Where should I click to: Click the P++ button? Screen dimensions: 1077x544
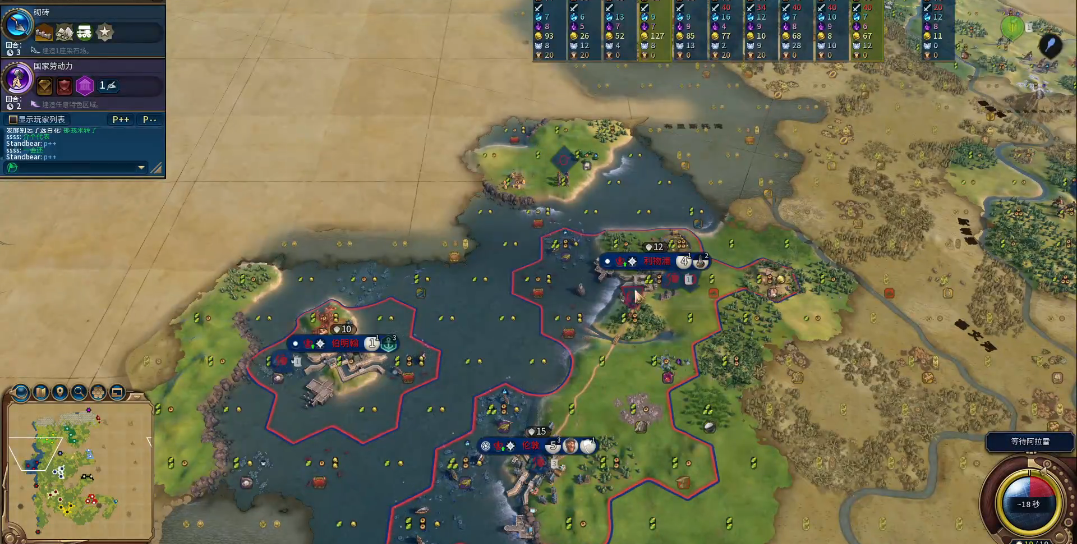coord(121,119)
